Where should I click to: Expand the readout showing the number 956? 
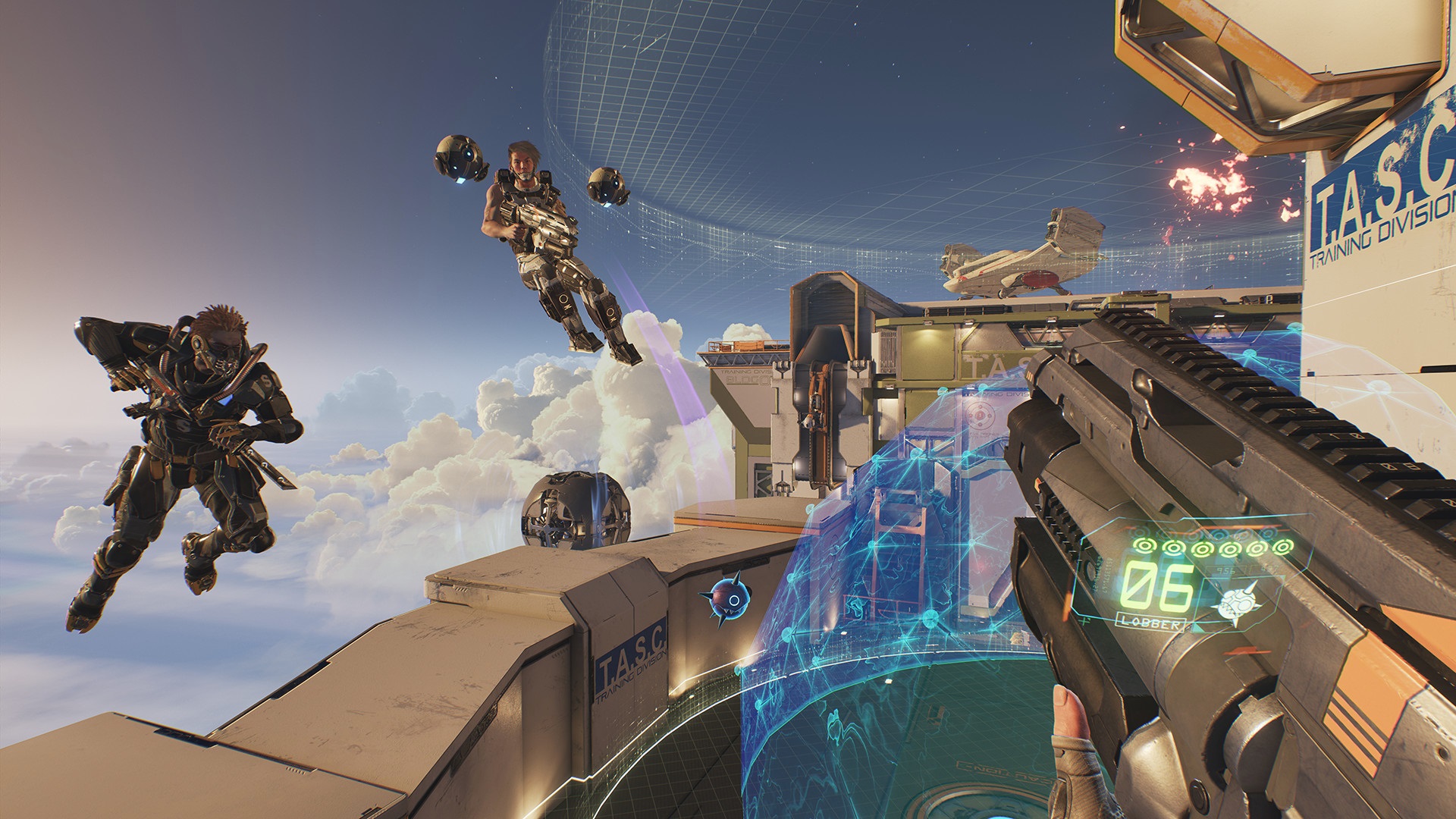click(x=1226, y=570)
